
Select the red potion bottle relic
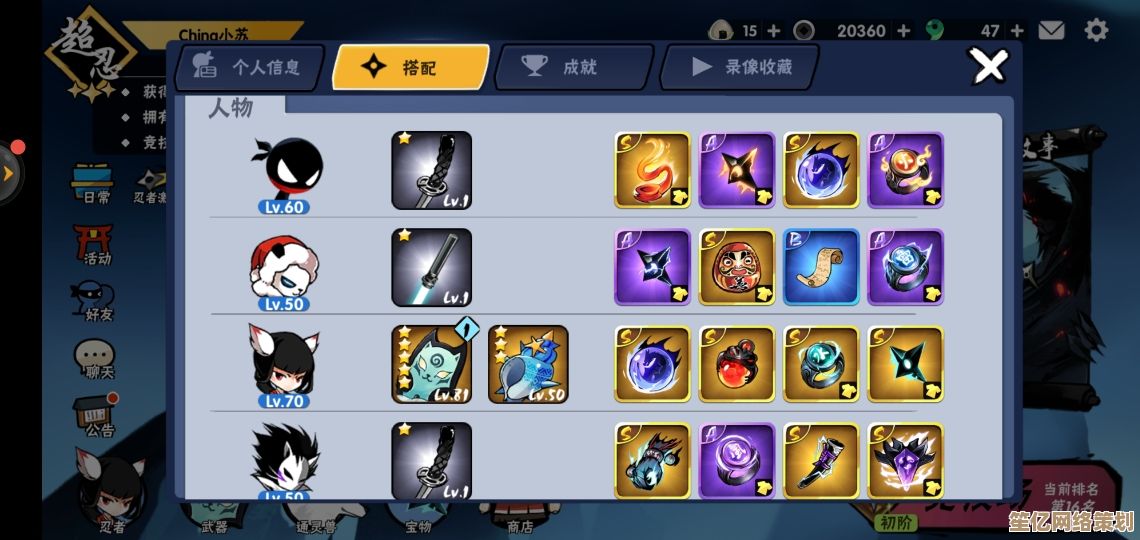click(x=737, y=364)
